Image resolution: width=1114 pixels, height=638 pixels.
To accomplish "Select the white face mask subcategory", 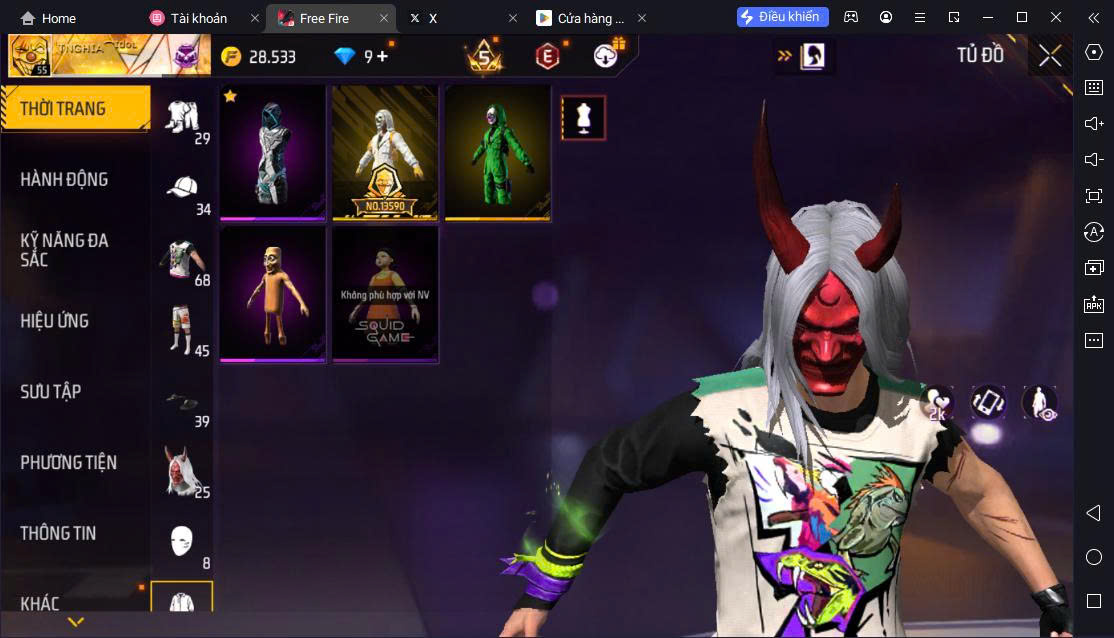I will tap(181, 541).
